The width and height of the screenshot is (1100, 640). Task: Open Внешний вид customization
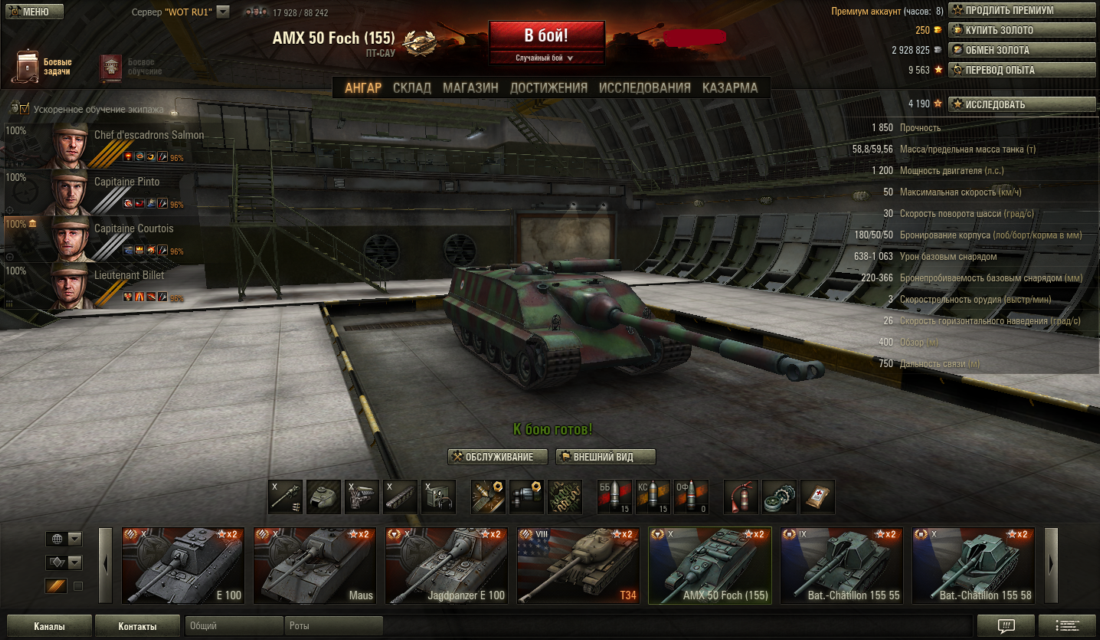607,457
